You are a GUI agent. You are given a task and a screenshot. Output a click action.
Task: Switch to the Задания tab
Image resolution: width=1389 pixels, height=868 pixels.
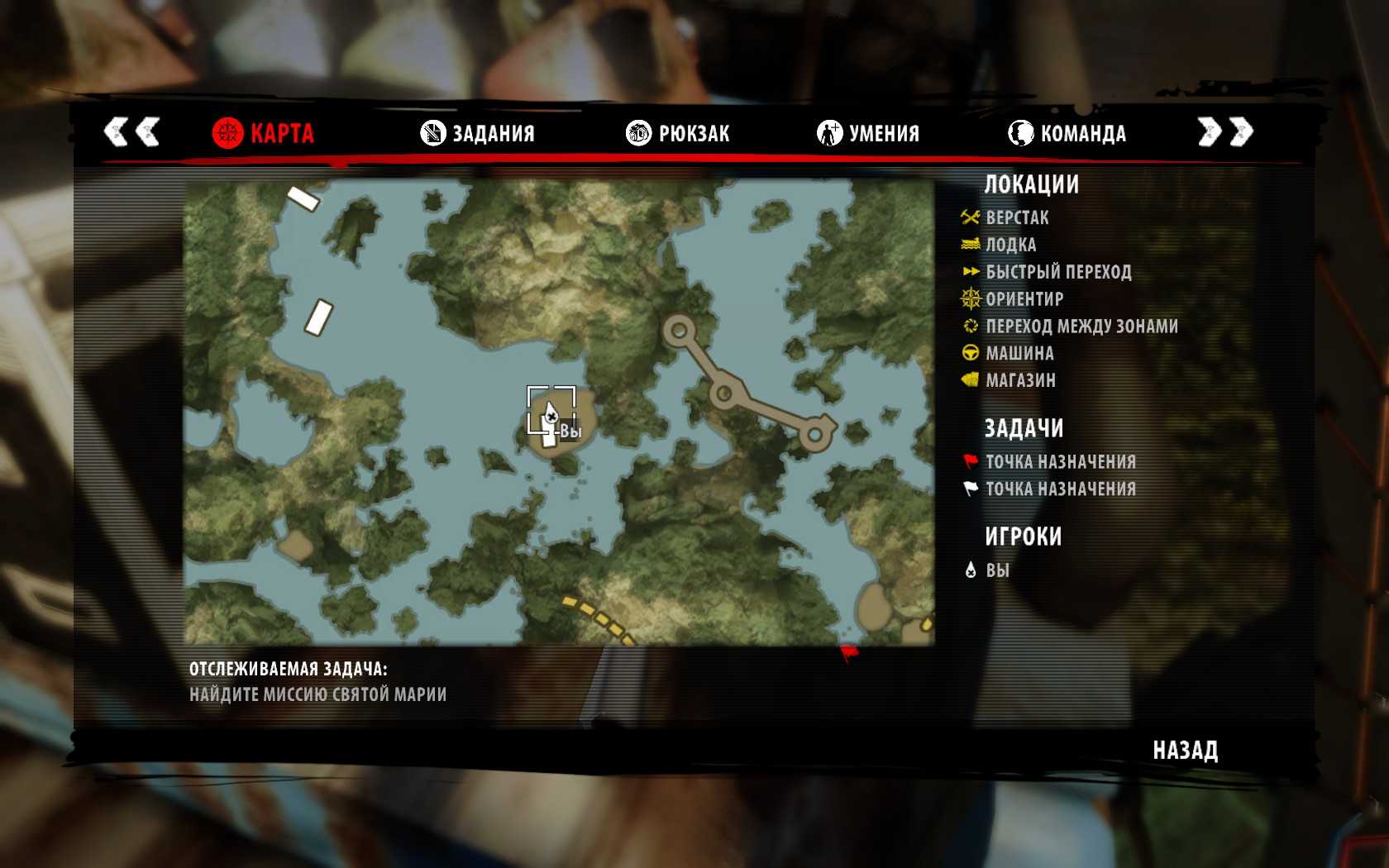(x=478, y=133)
